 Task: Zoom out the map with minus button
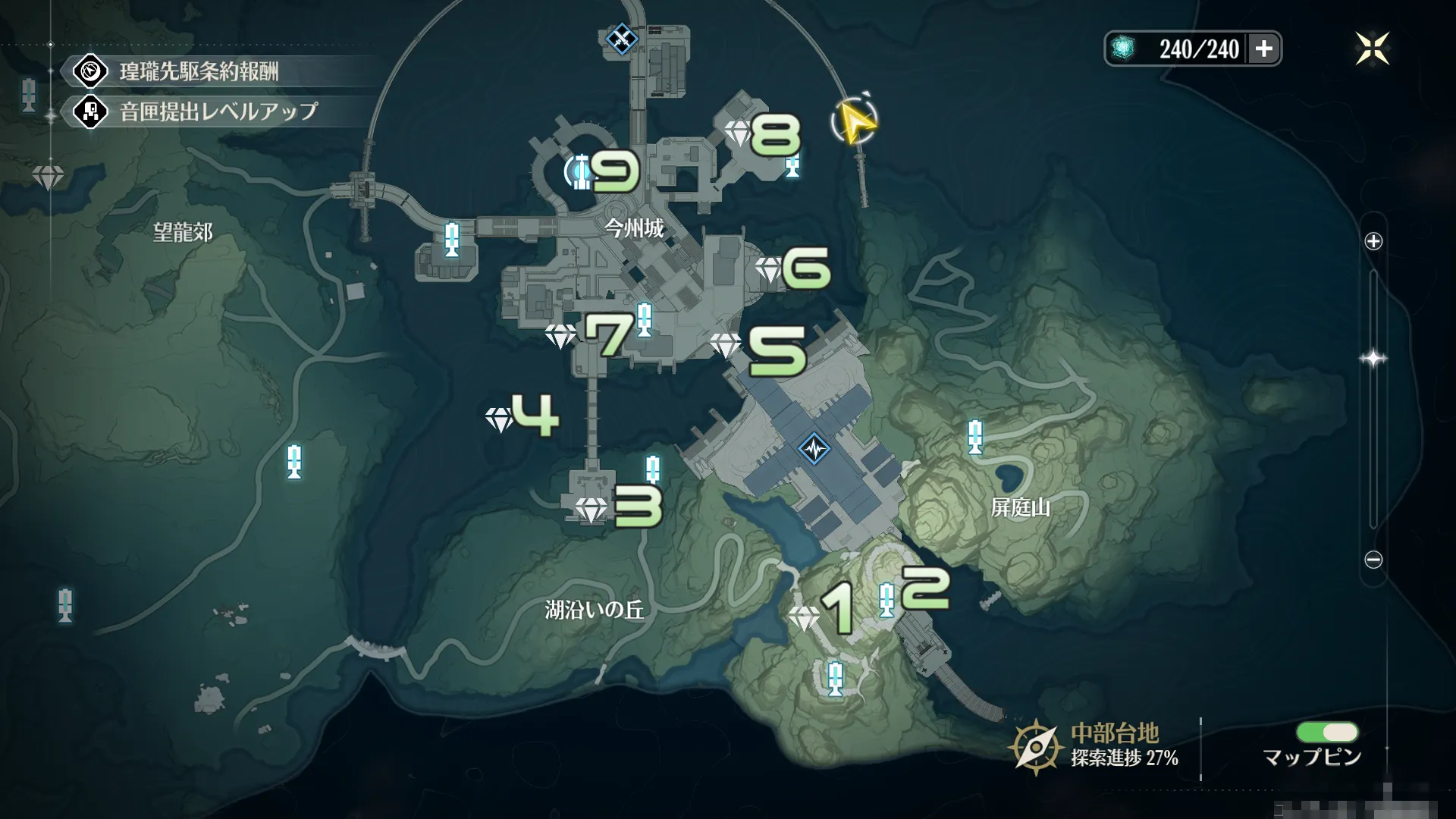(x=1373, y=560)
